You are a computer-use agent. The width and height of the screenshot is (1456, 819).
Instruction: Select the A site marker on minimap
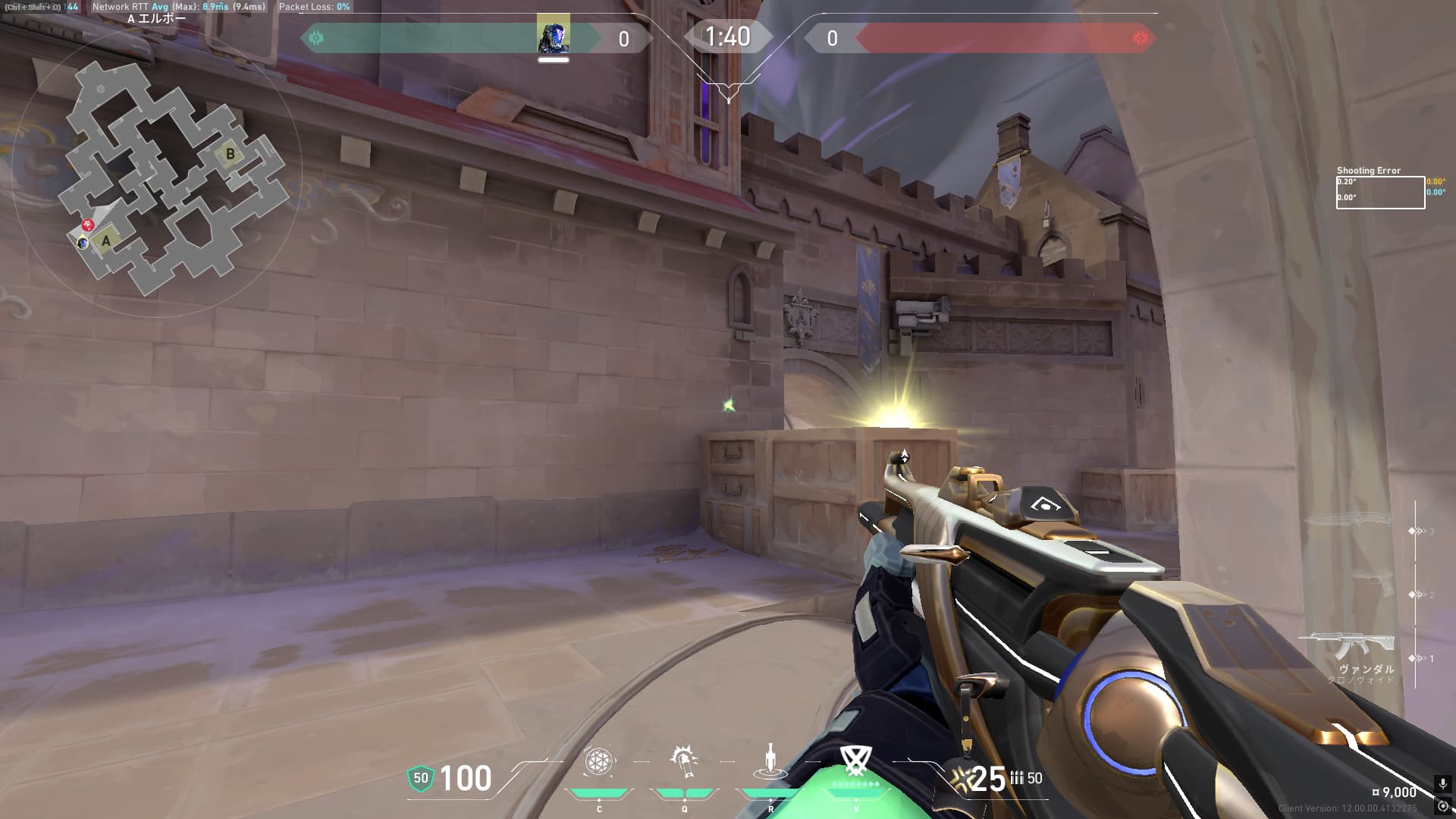click(x=106, y=241)
